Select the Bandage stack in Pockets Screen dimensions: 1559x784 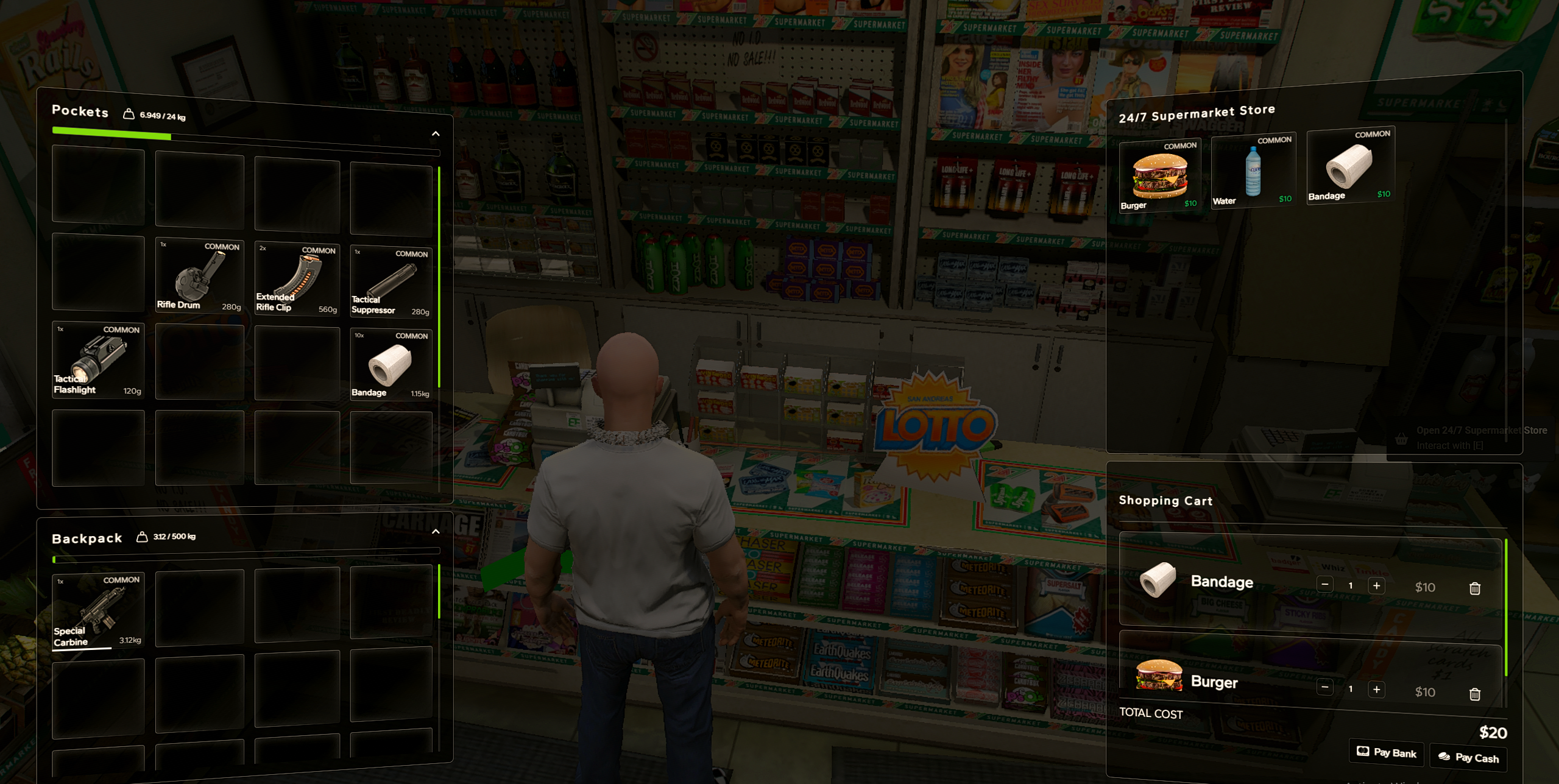391,364
